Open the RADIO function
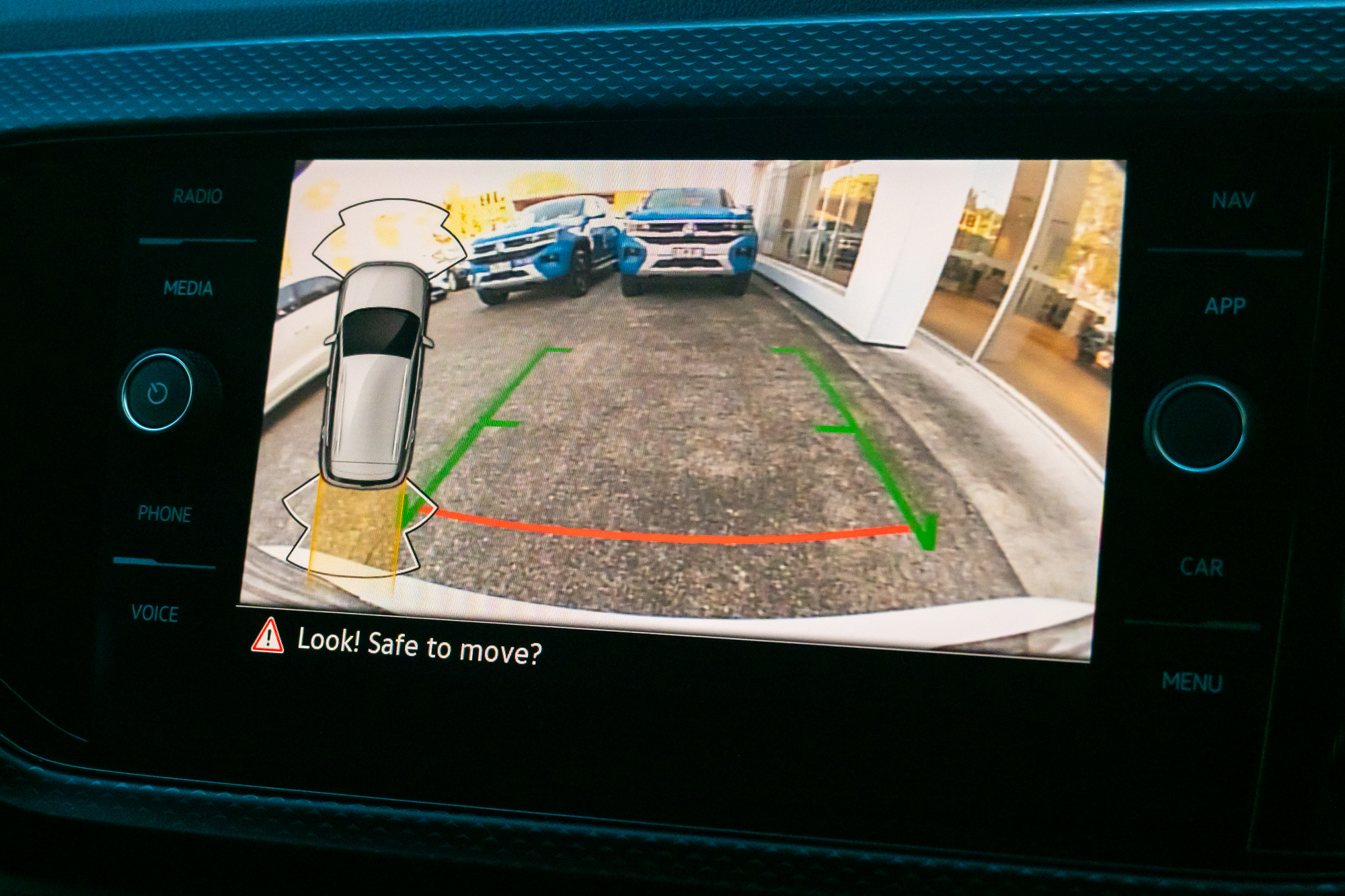 [x=197, y=196]
